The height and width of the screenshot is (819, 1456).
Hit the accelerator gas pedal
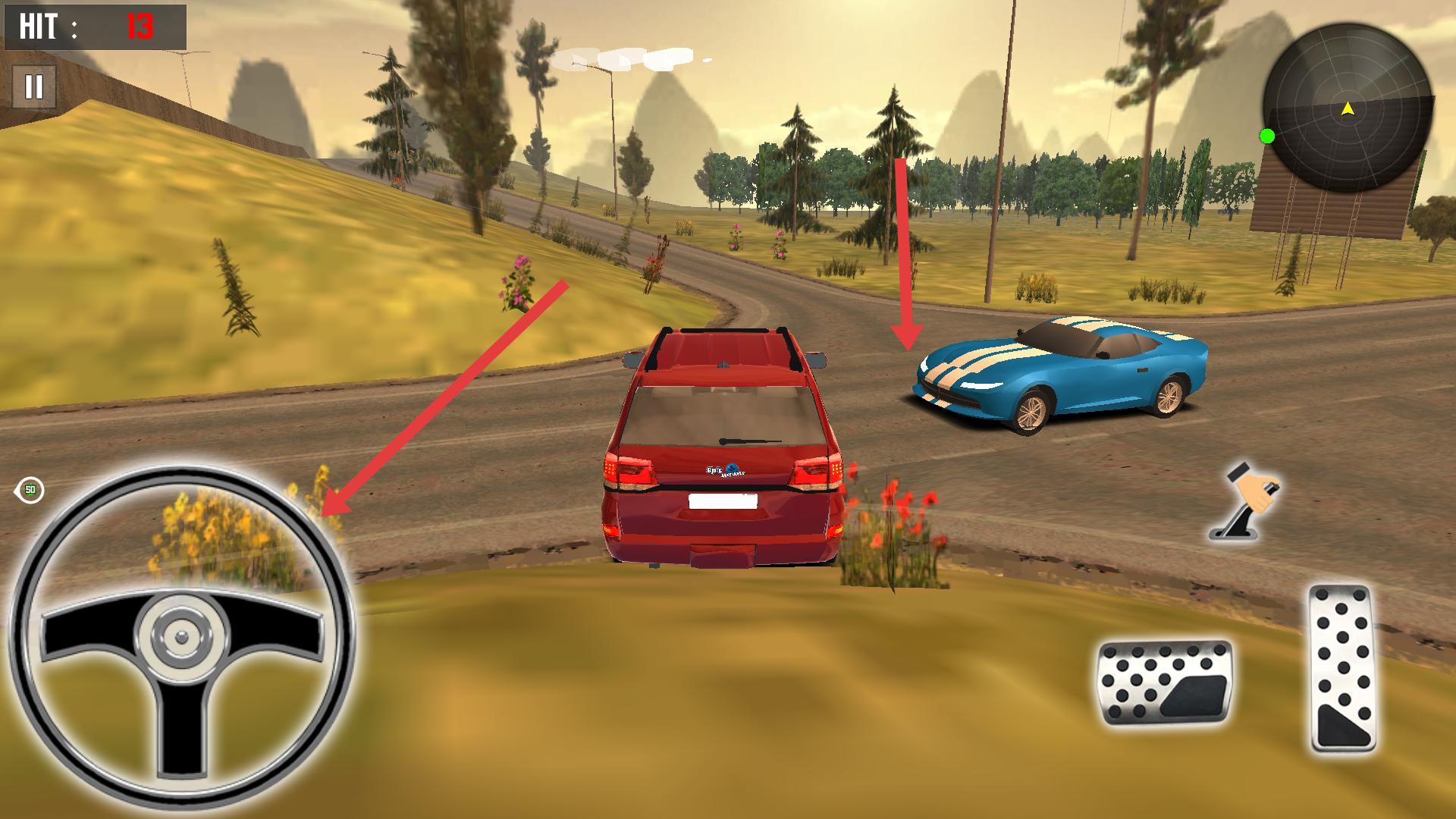click(x=1343, y=668)
